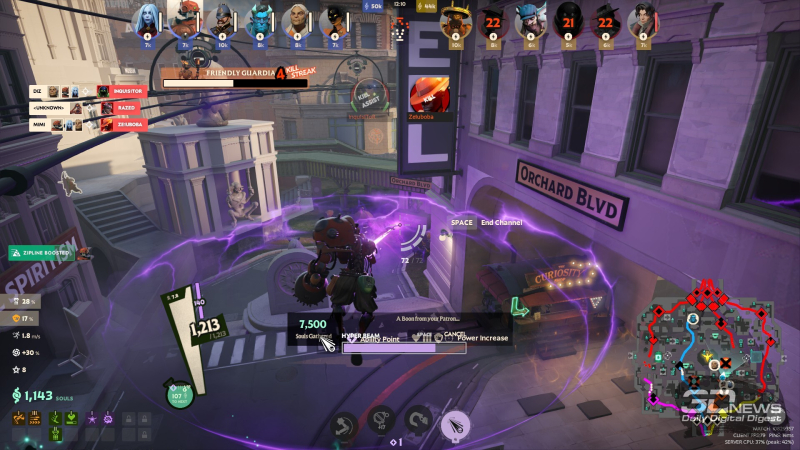
Task: Activate the first ability icon in the bar
Action: click(x=343, y=424)
